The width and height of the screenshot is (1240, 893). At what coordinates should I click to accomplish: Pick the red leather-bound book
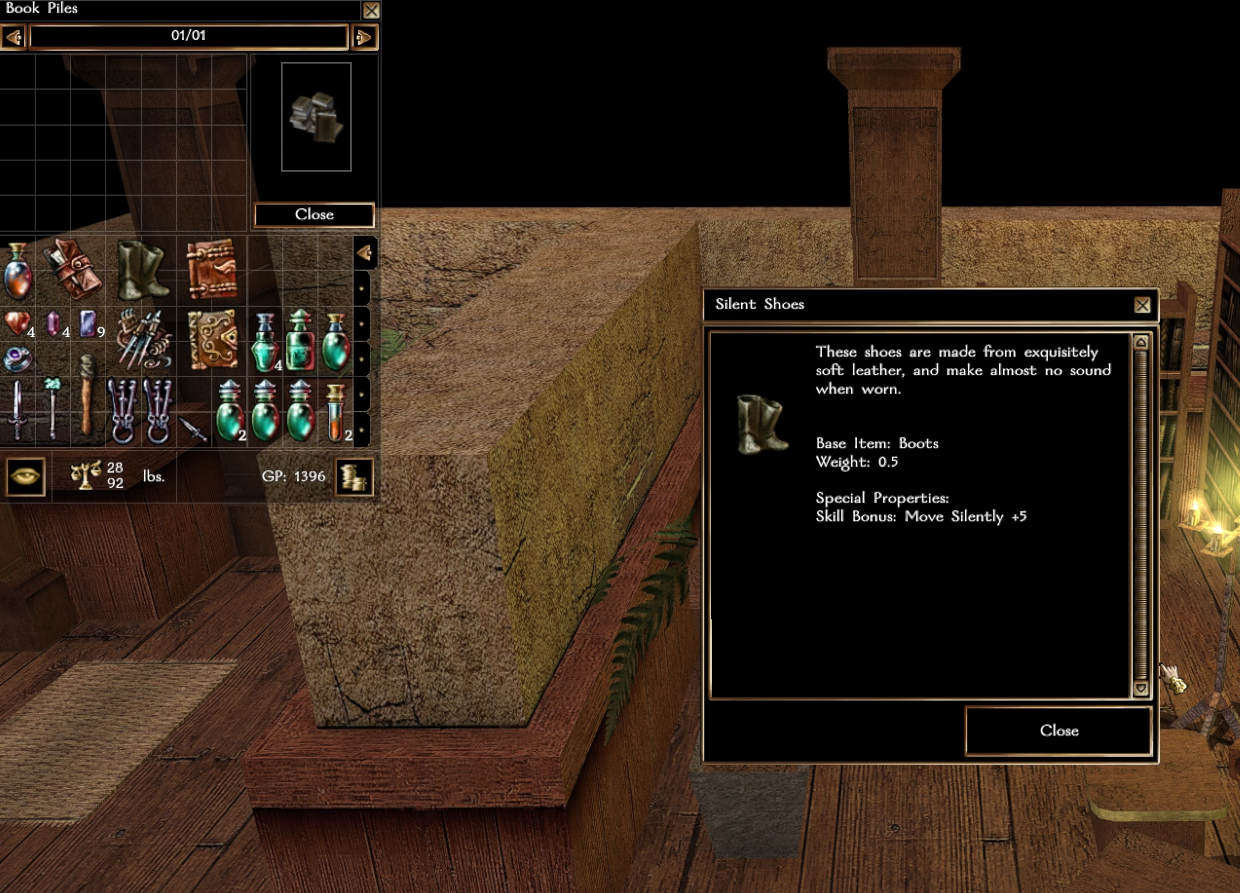click(x=211, y=269)
